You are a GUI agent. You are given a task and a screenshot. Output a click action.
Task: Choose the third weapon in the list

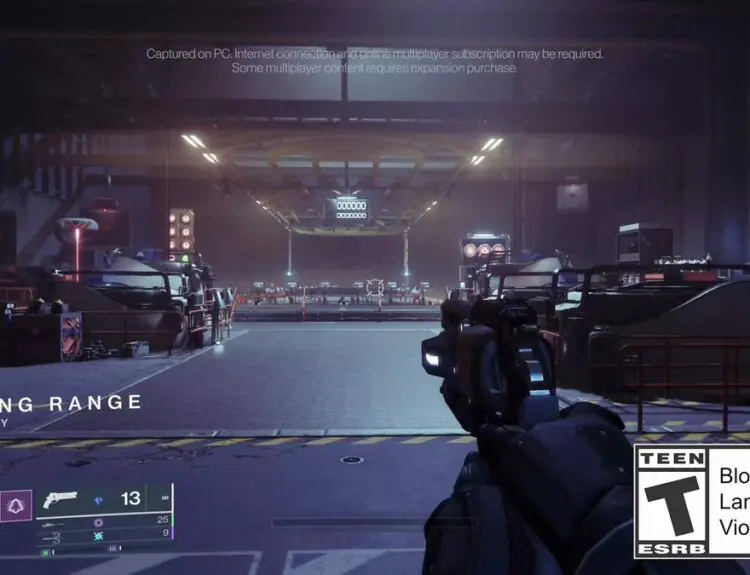(52, 537)
